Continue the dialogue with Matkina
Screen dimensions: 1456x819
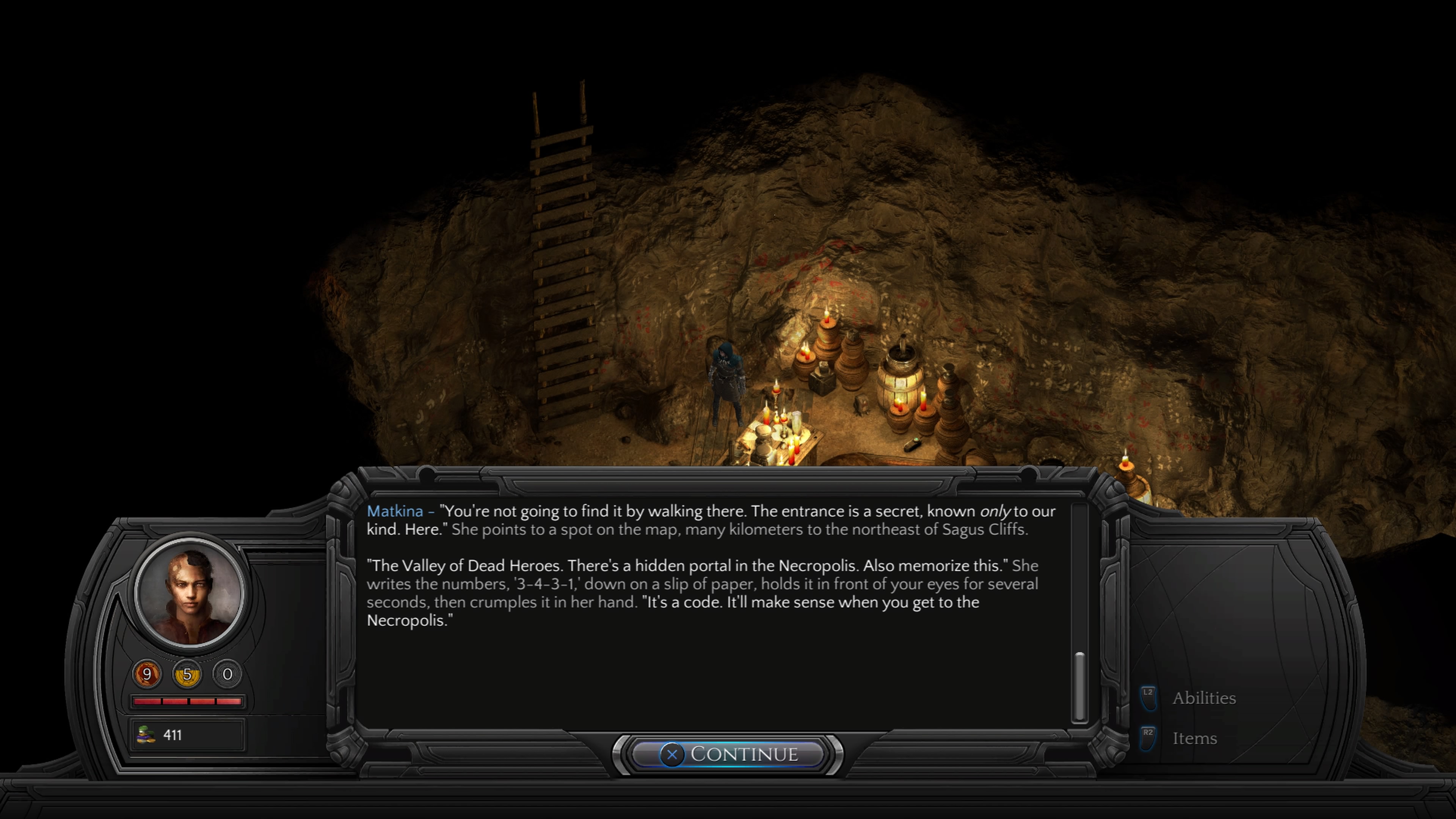coord(728,754)
